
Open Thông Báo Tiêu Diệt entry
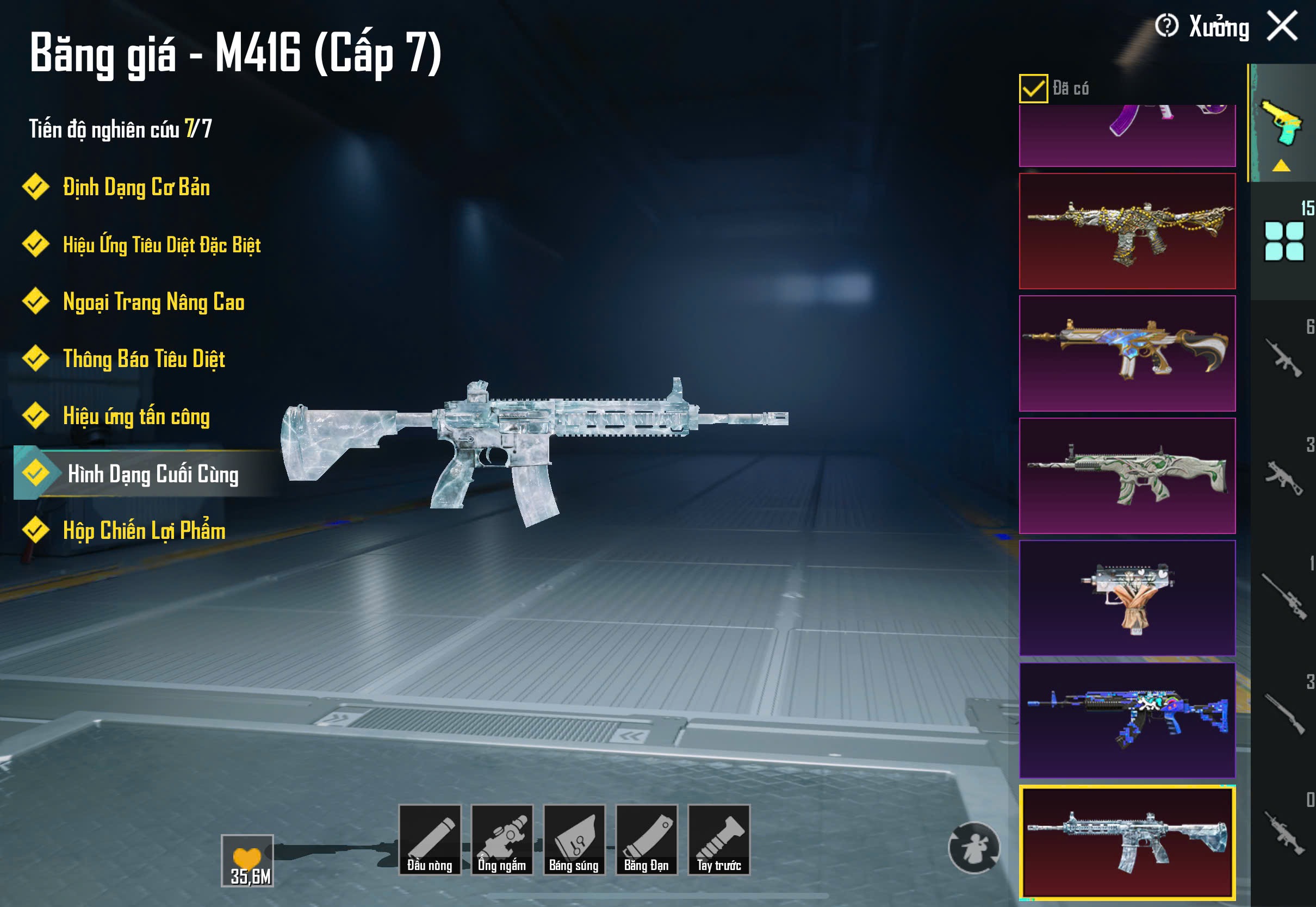(x=144, y=359)
